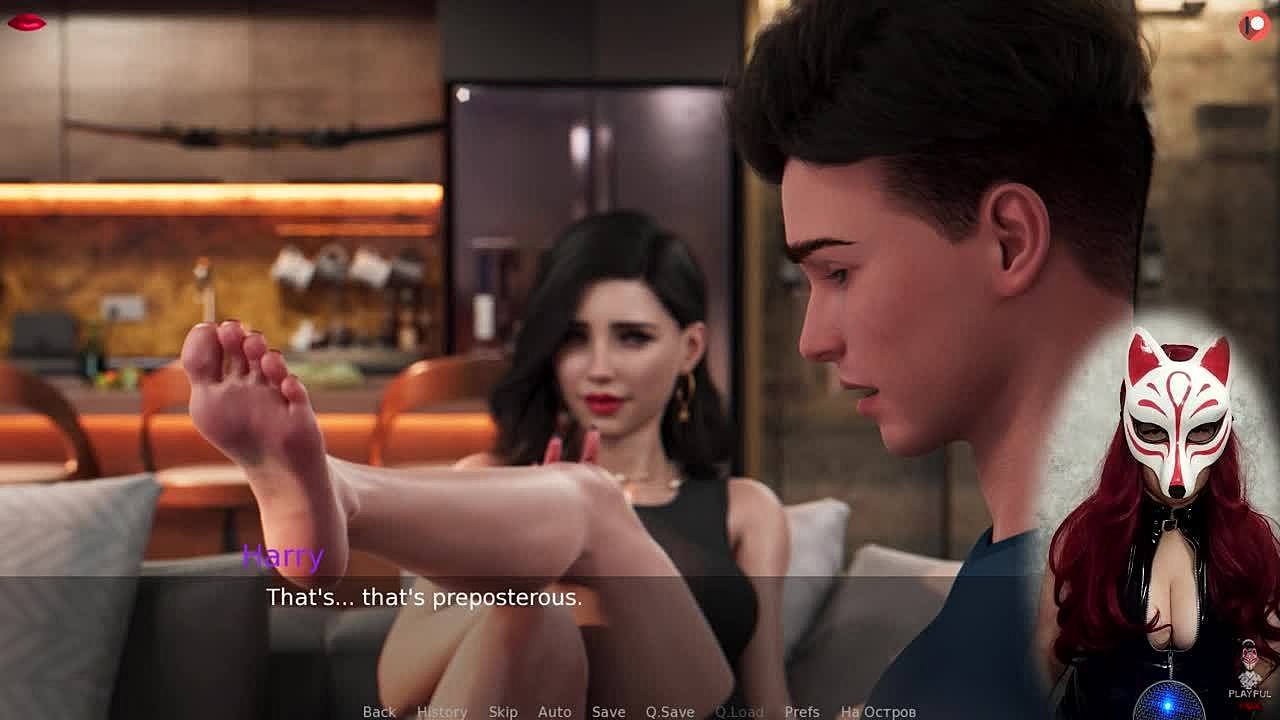Click the На Остров button
The image size is (1280, 720).
pyautogui.click(x=878, y=711)
